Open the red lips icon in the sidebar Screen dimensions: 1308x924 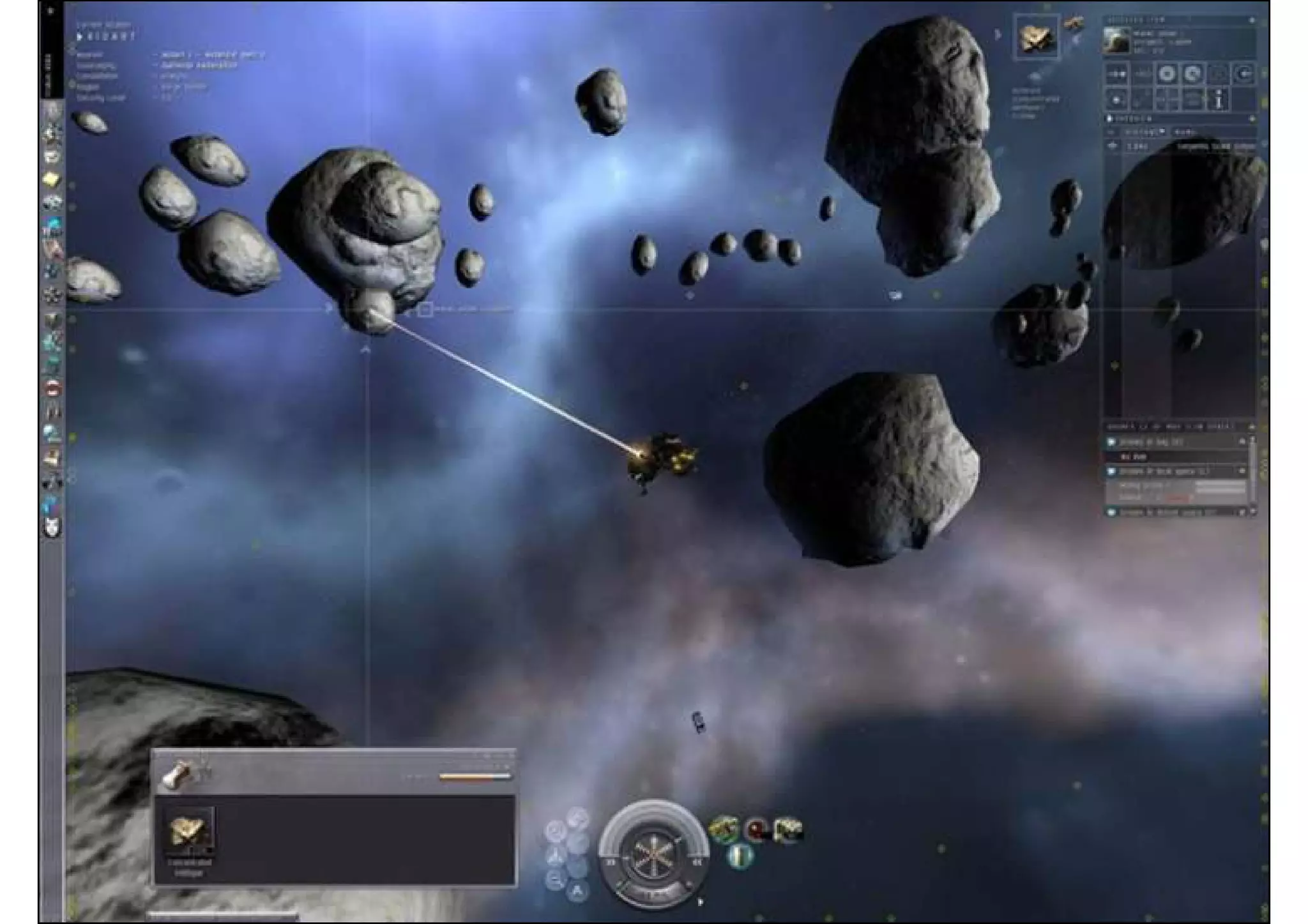[52, 388]
